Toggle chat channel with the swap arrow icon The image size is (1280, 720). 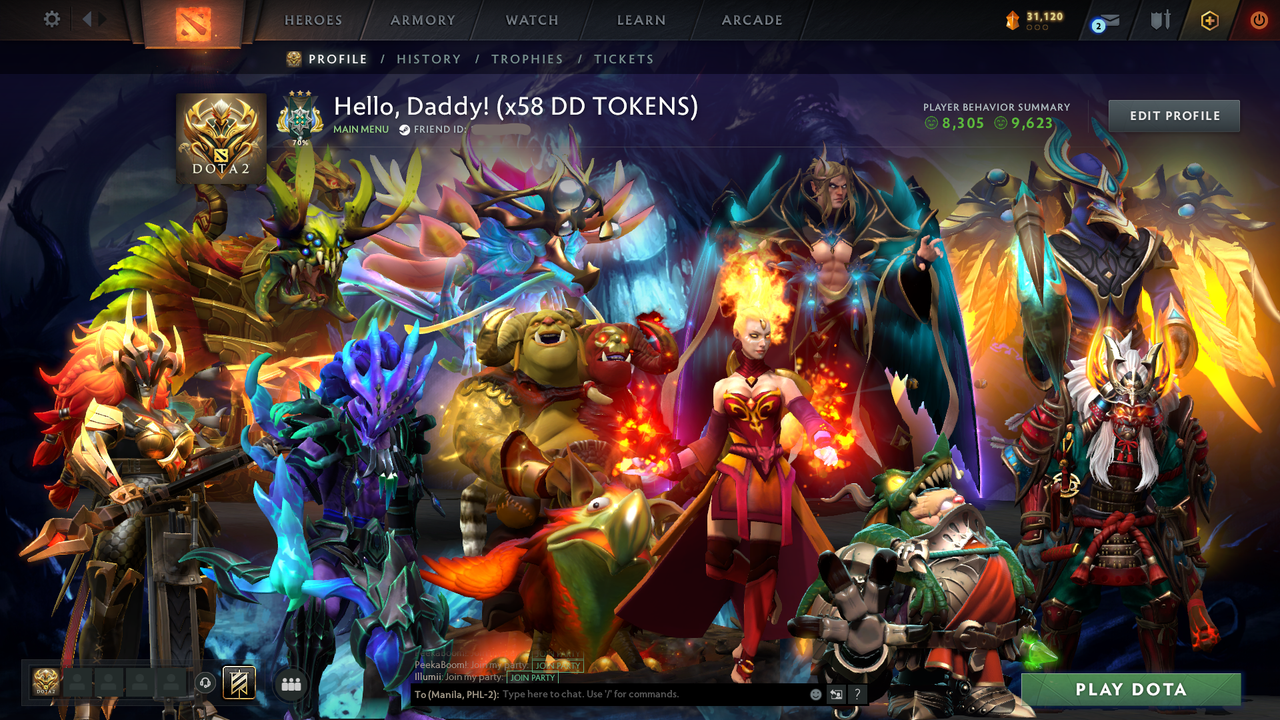835,693
